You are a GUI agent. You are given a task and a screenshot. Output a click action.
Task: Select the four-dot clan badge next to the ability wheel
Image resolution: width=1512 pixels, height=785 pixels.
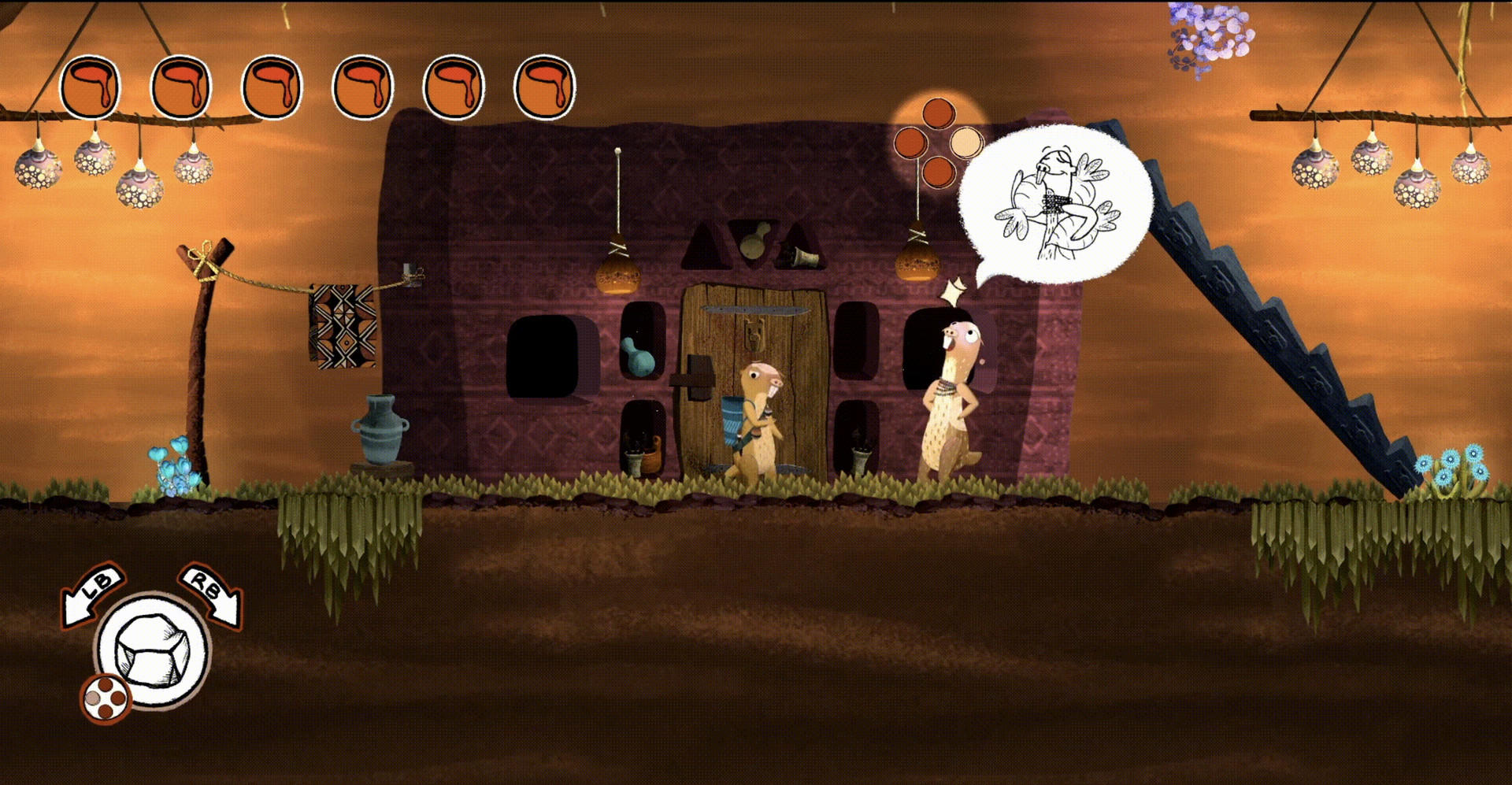point(107,697)
